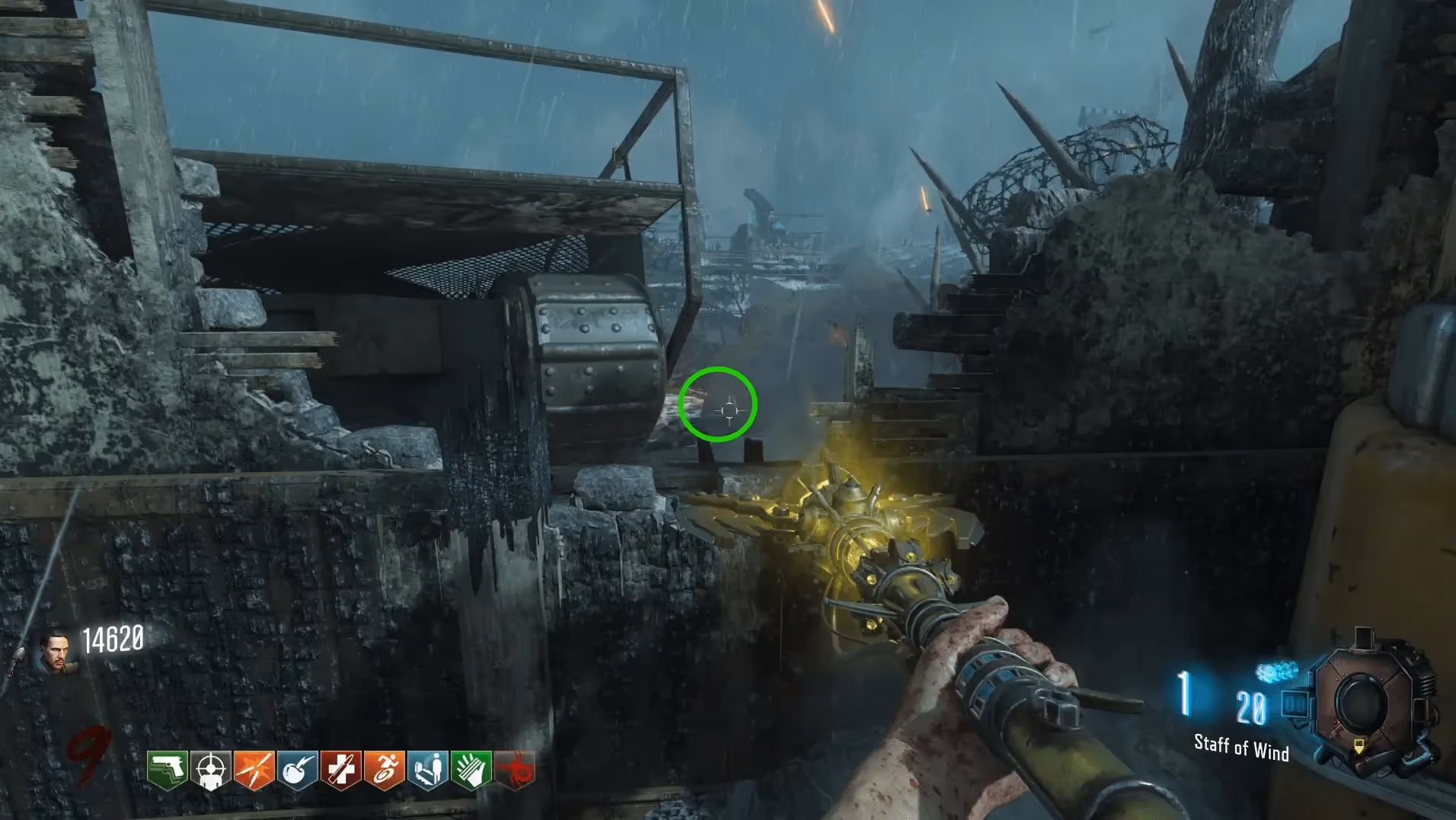Click the player character portrait
1456x820 pixels.
(x=56, y=652)
